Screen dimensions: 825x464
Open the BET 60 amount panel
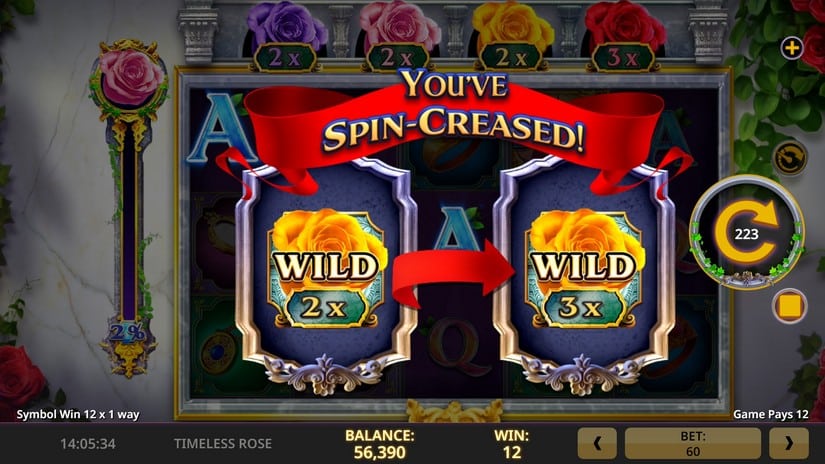point(692,442)
